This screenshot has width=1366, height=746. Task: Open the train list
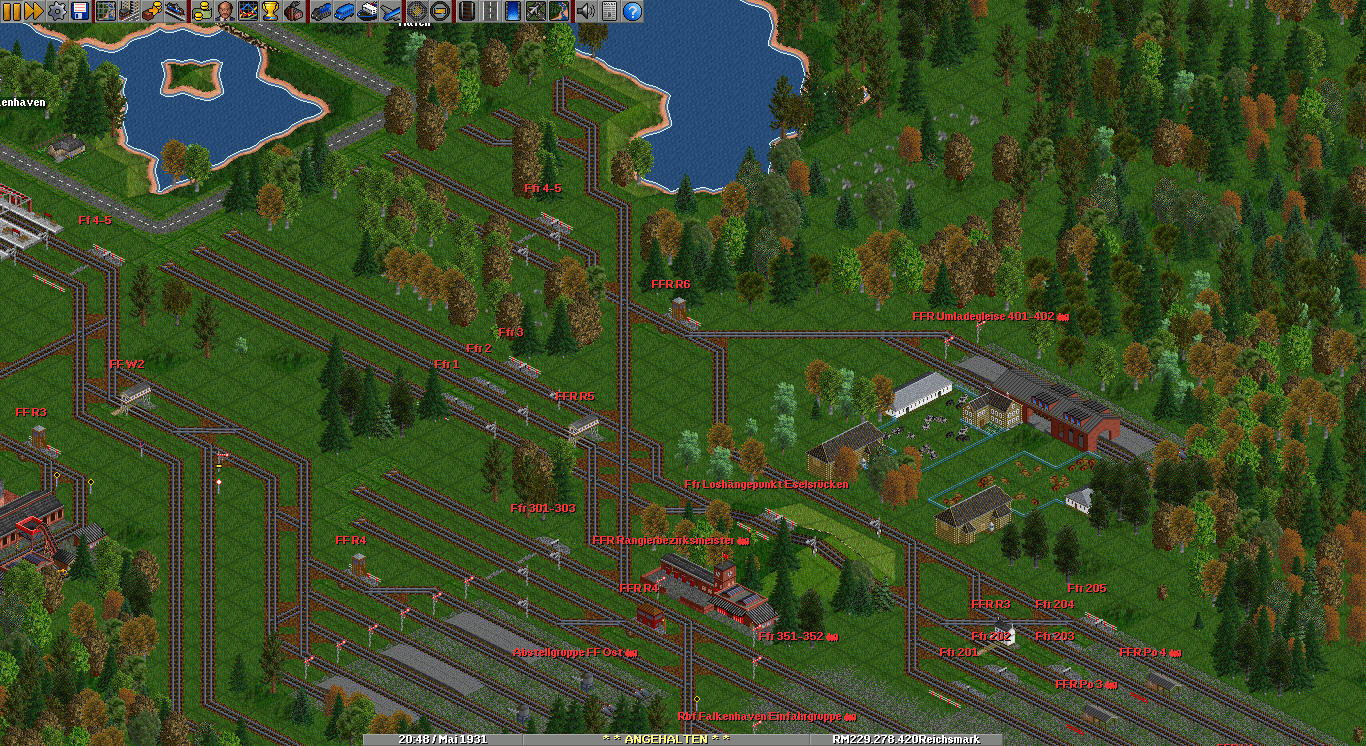click(x=321, y=11)
